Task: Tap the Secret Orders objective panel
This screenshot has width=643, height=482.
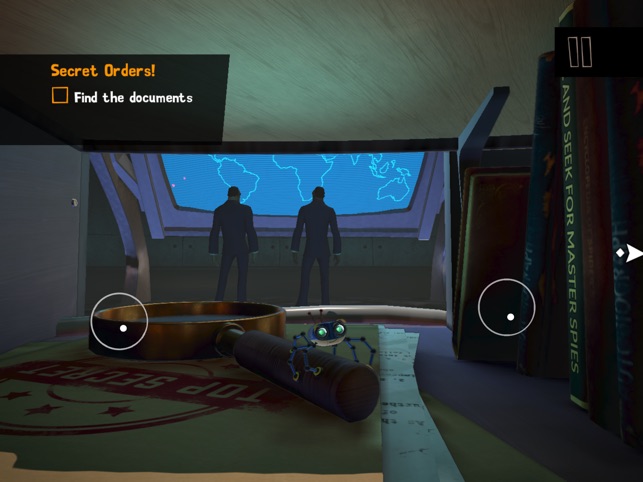Action: 115,84
